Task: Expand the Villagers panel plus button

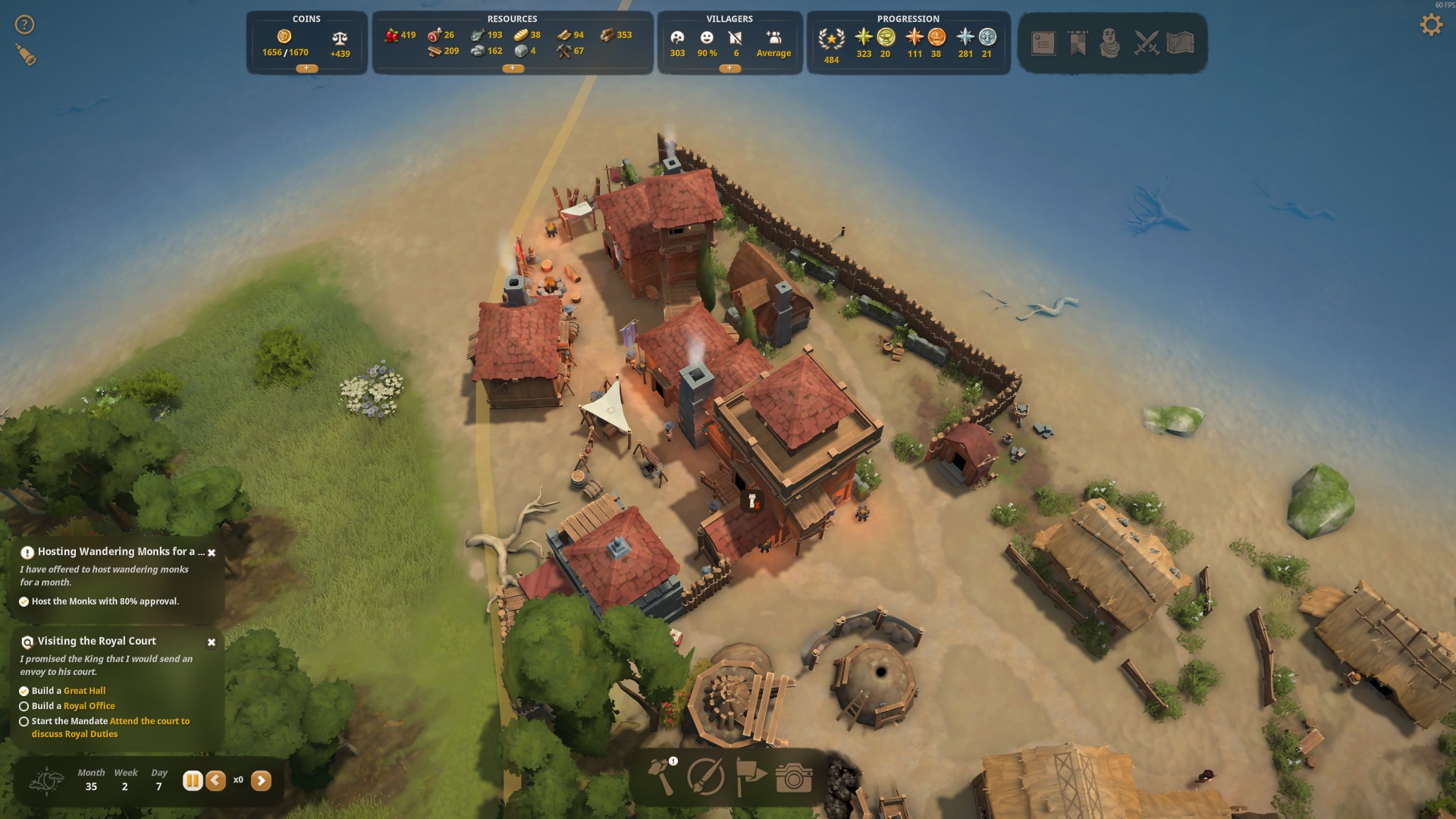Action: click(x=730, y=68)
